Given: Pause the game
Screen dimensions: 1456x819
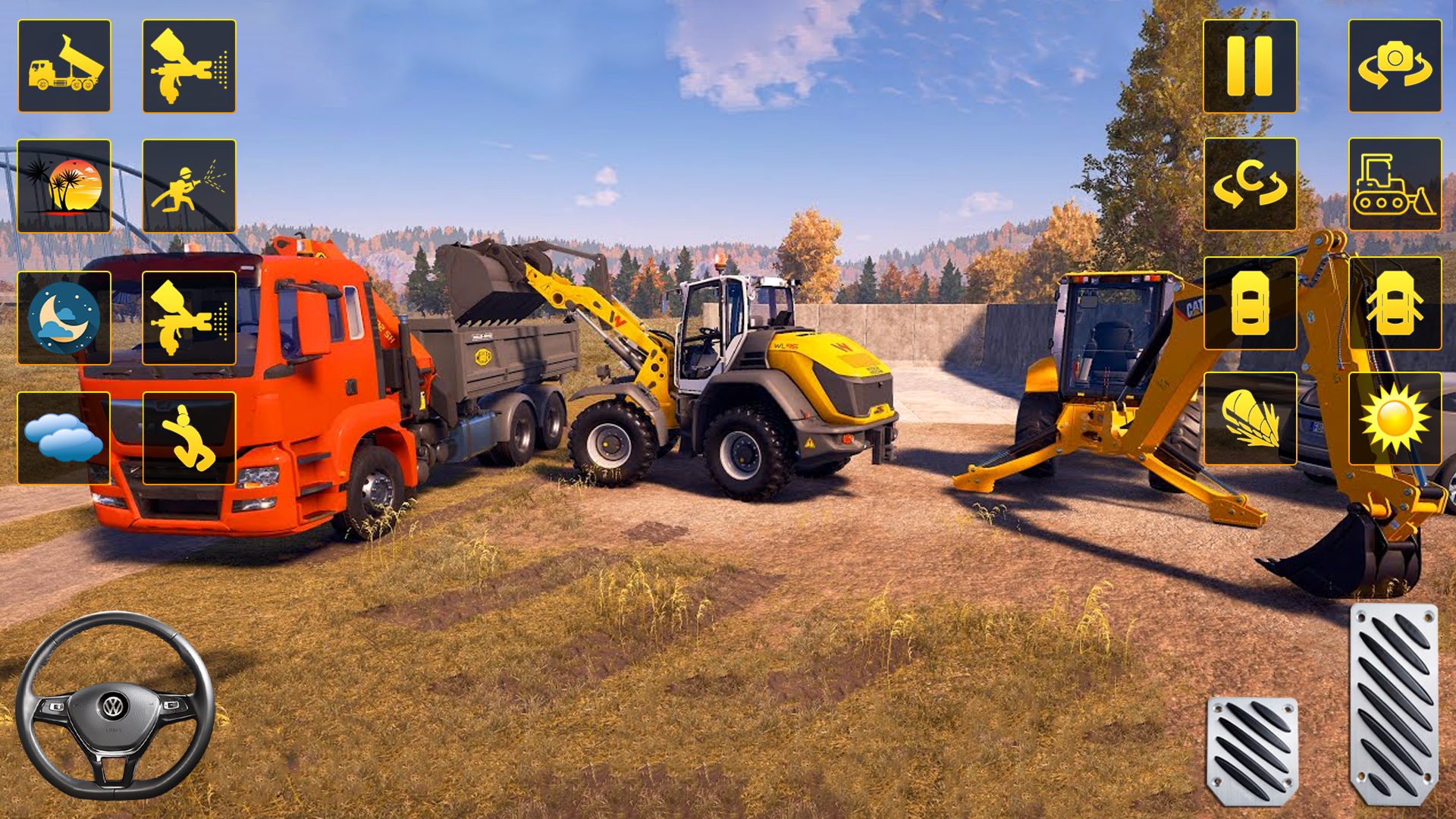Looking at the screenshot, I should tap(1249, 65).
